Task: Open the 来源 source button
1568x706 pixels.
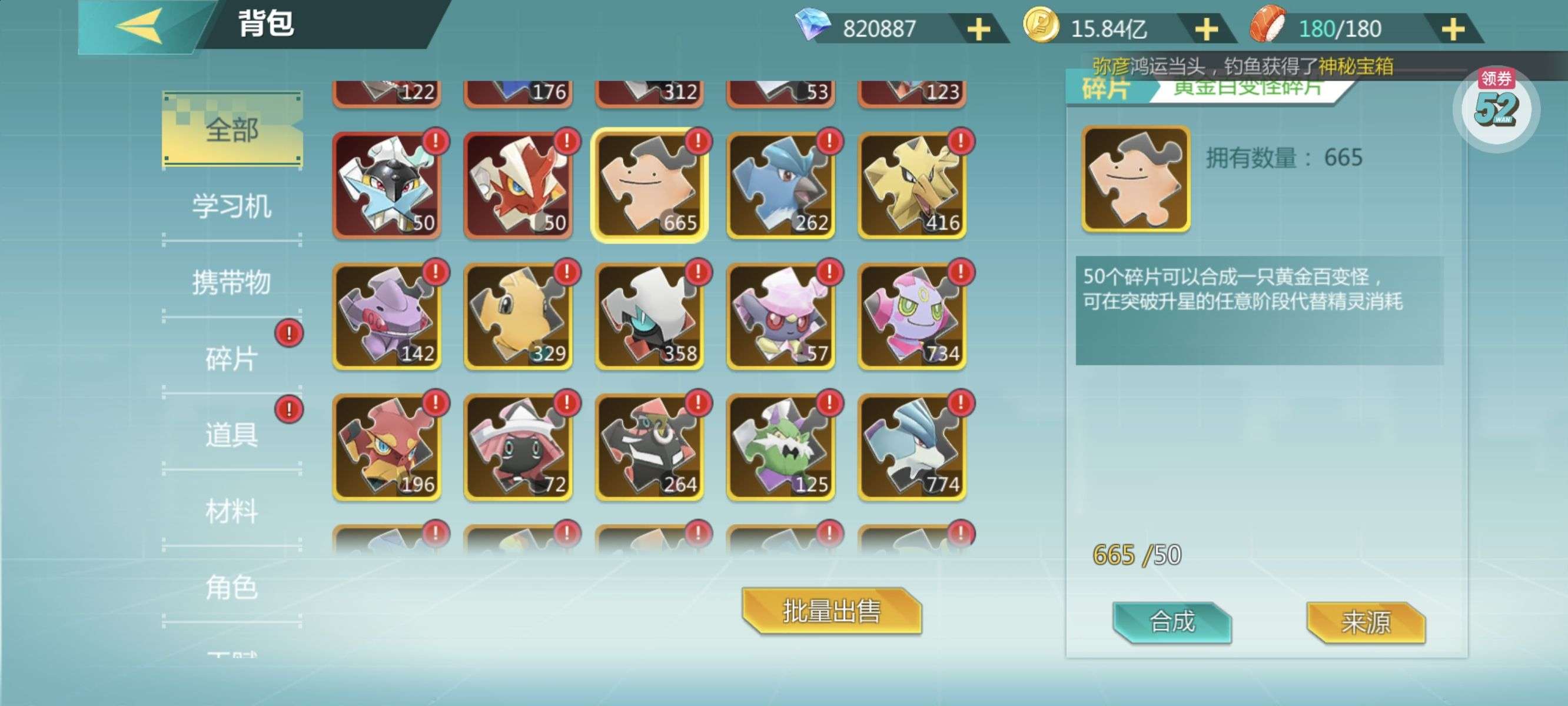Action: pos(1366,621)
